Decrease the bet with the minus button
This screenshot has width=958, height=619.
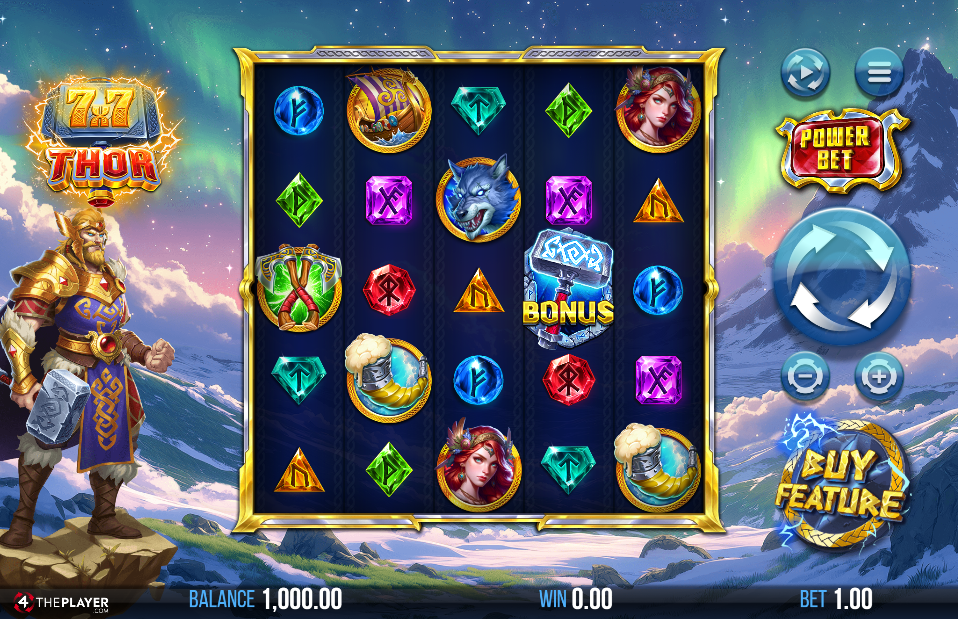[x=805, y=377]
